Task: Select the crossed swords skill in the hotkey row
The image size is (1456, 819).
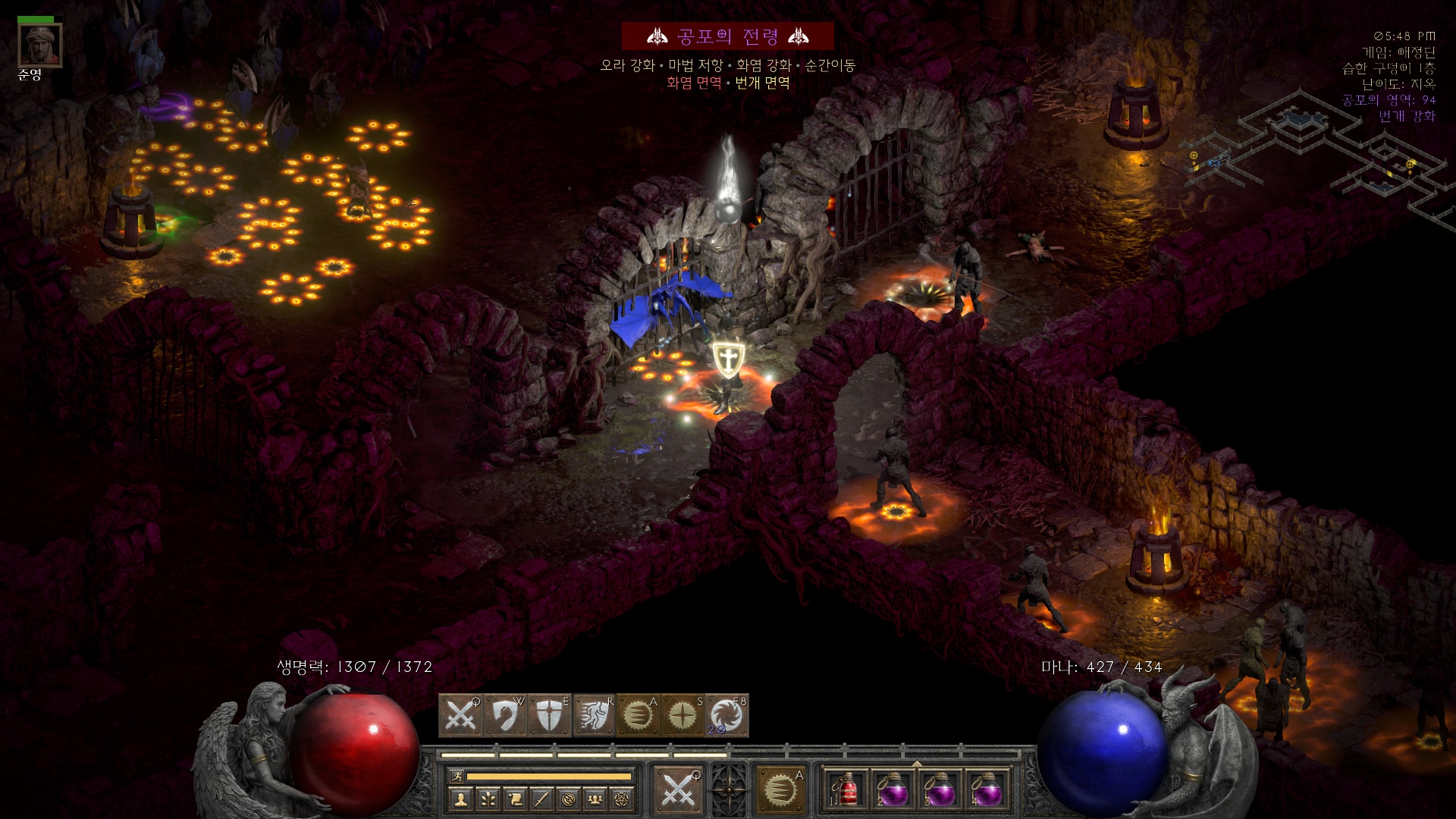Action: (x=460, y=716)
